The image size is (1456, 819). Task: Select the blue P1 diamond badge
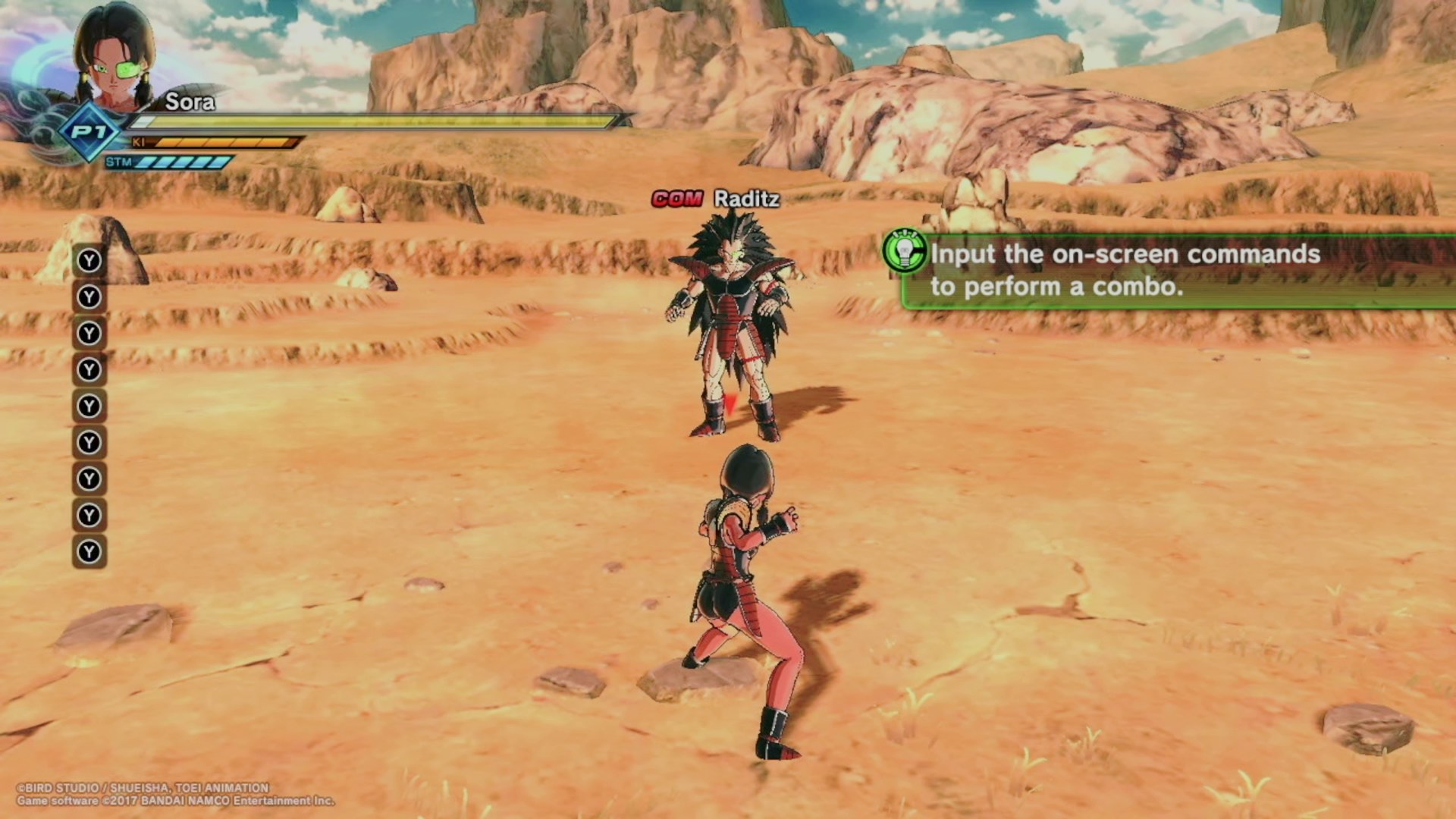pos(89,132)
